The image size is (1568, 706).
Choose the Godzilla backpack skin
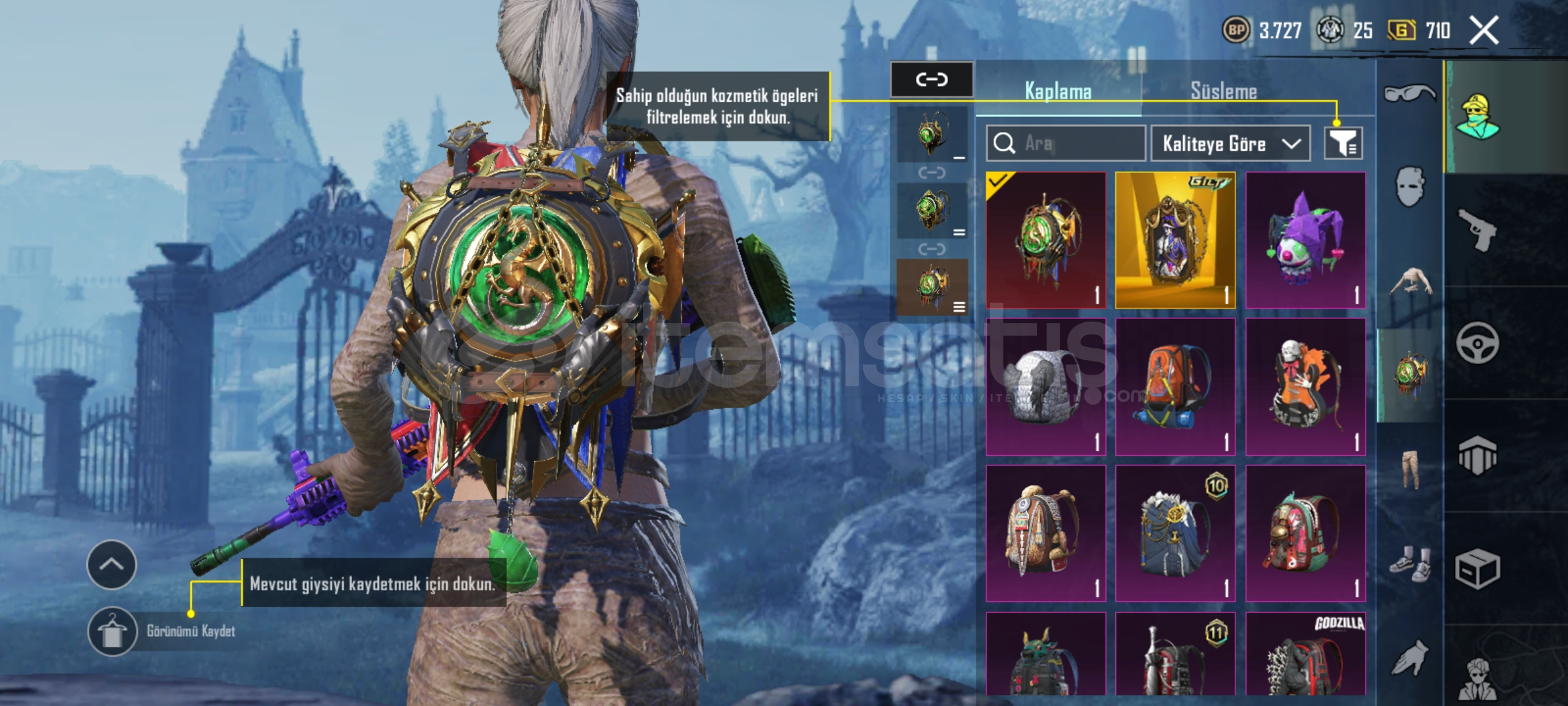click(x=1305, y=654)
